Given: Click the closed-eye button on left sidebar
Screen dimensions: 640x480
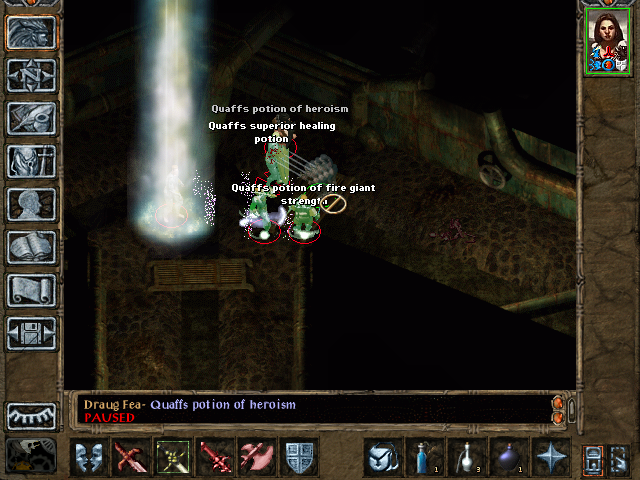Looking at the screenshot, I should click(x=31, y=415).
